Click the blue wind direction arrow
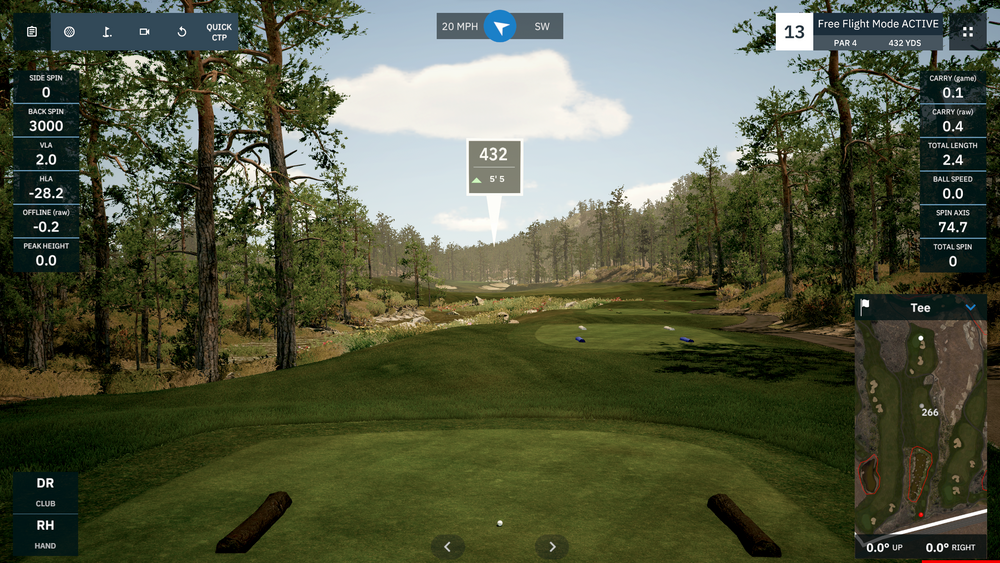Screen dimensions: 1000x563 pos(500,27)
